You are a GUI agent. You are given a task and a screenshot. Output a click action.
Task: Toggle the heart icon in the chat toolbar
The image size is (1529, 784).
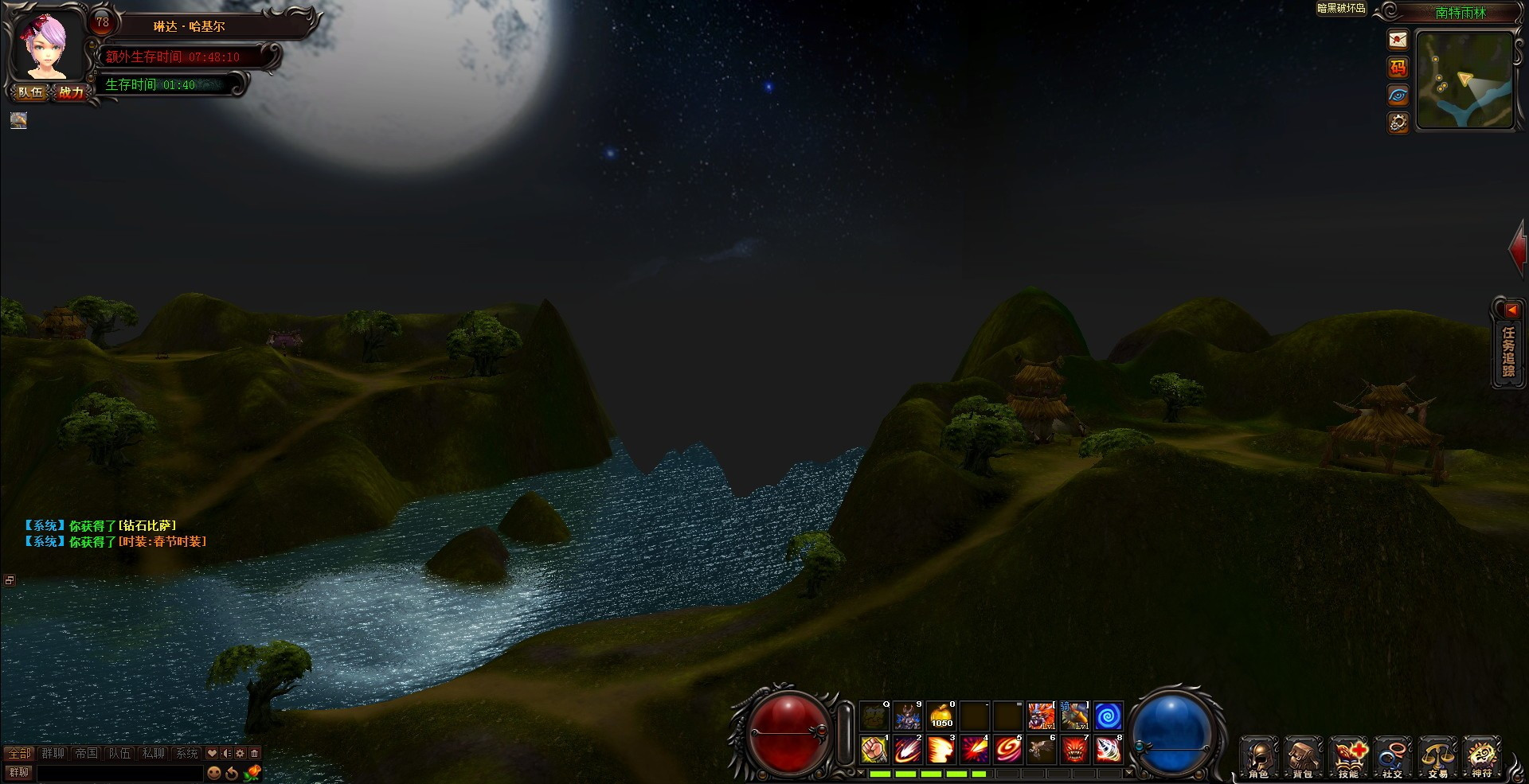coord(211,753)
